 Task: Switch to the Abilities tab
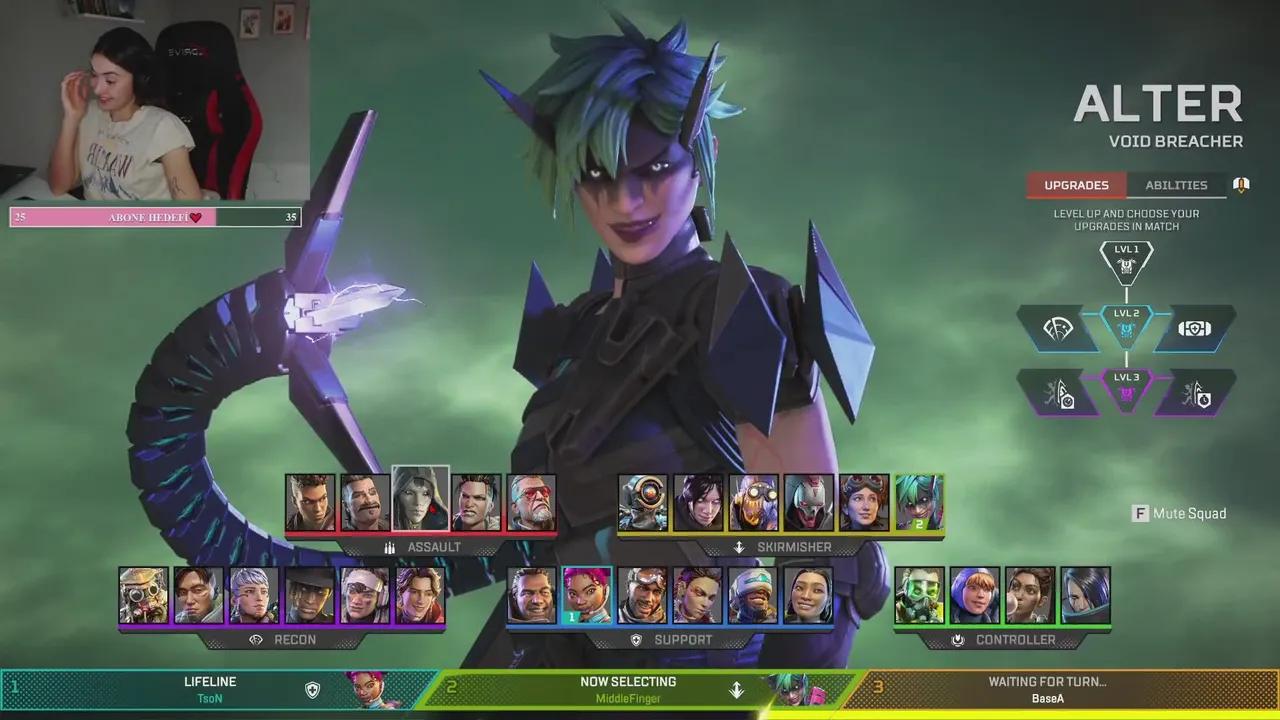pos(1176,185)
